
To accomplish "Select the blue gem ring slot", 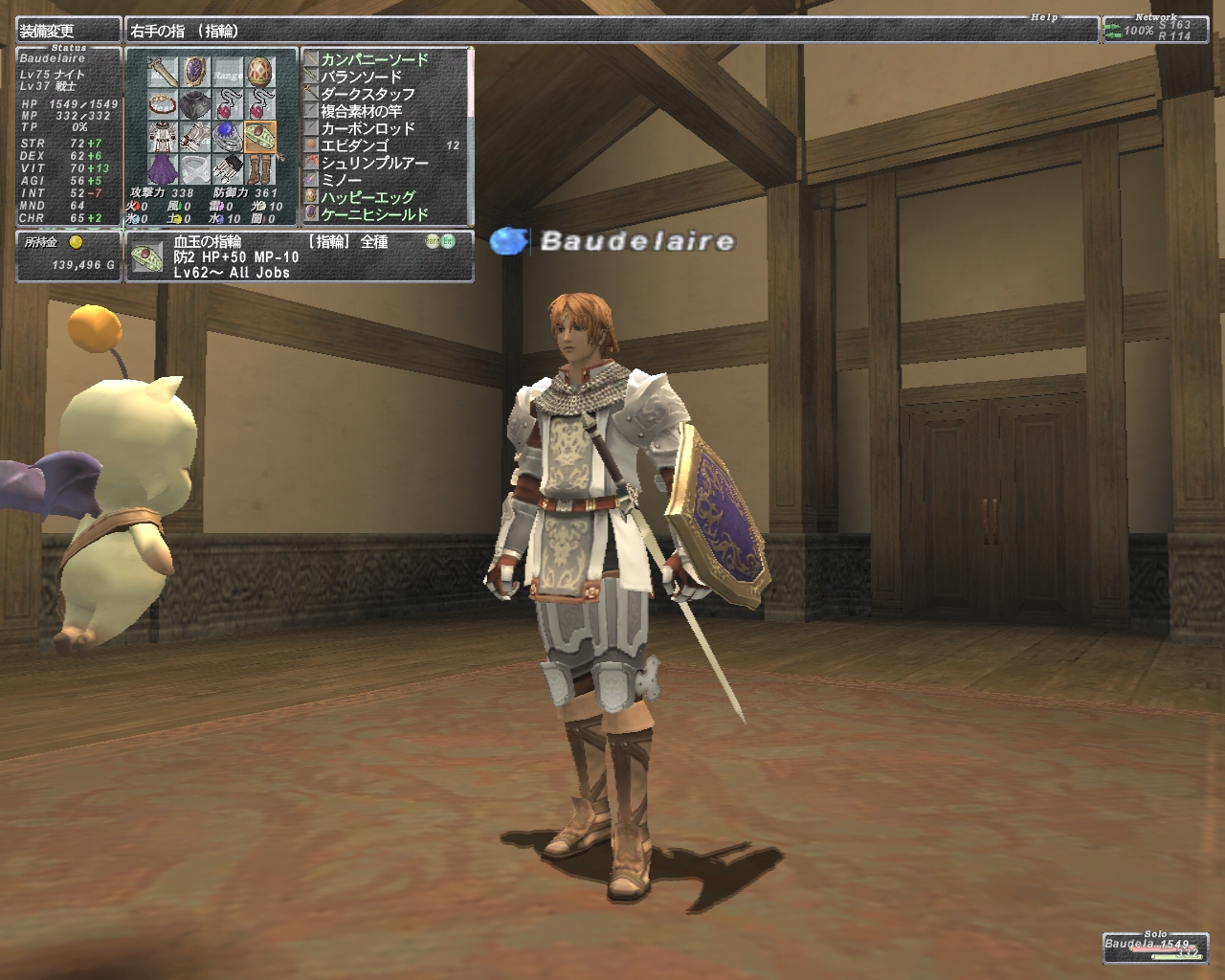I will coord(228,136).
